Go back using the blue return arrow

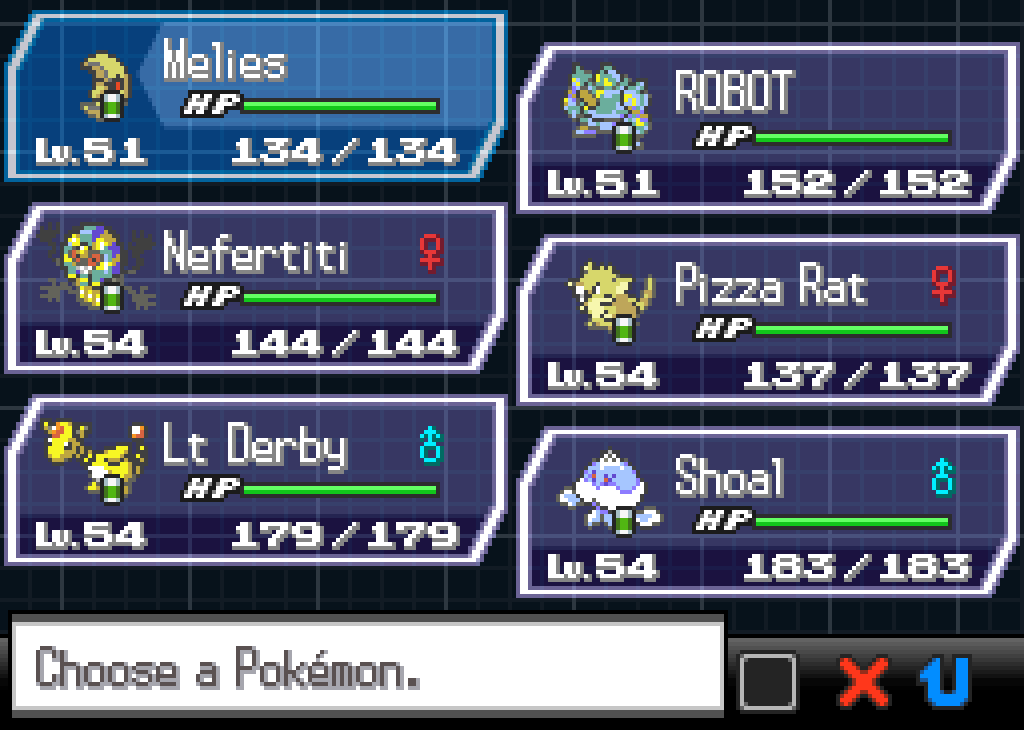945,682
